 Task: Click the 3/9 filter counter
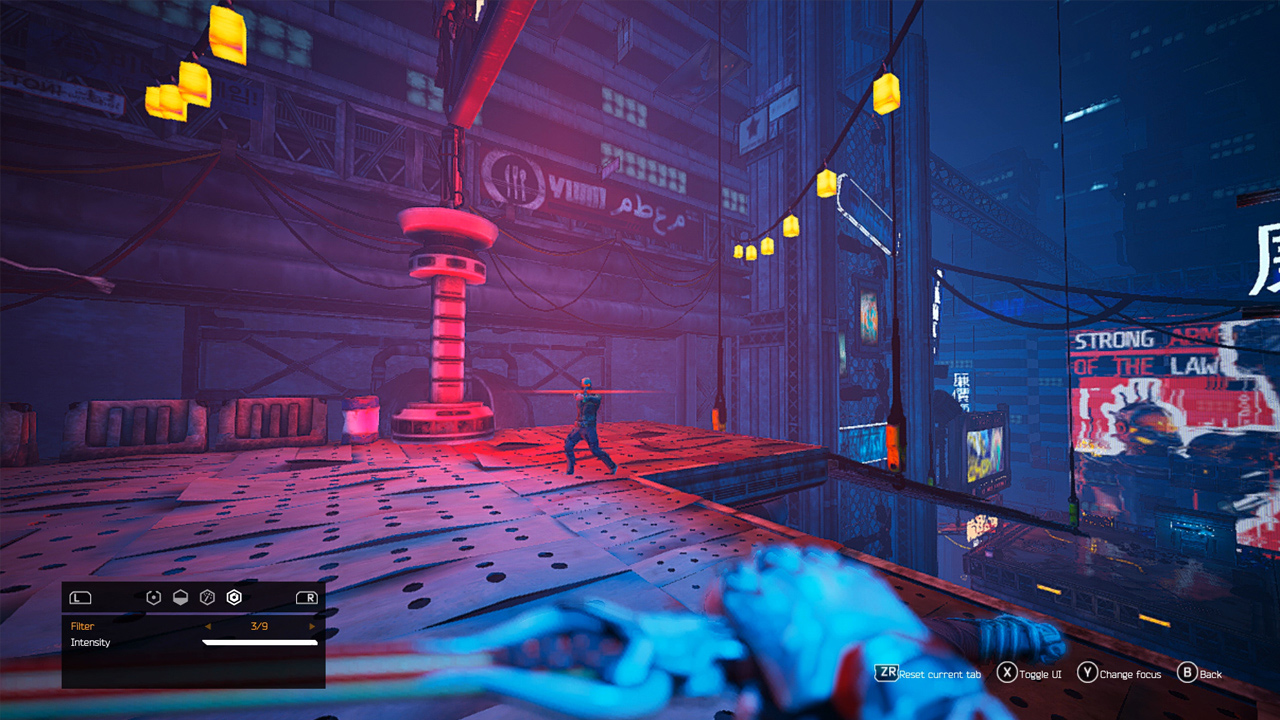point(259,625)
